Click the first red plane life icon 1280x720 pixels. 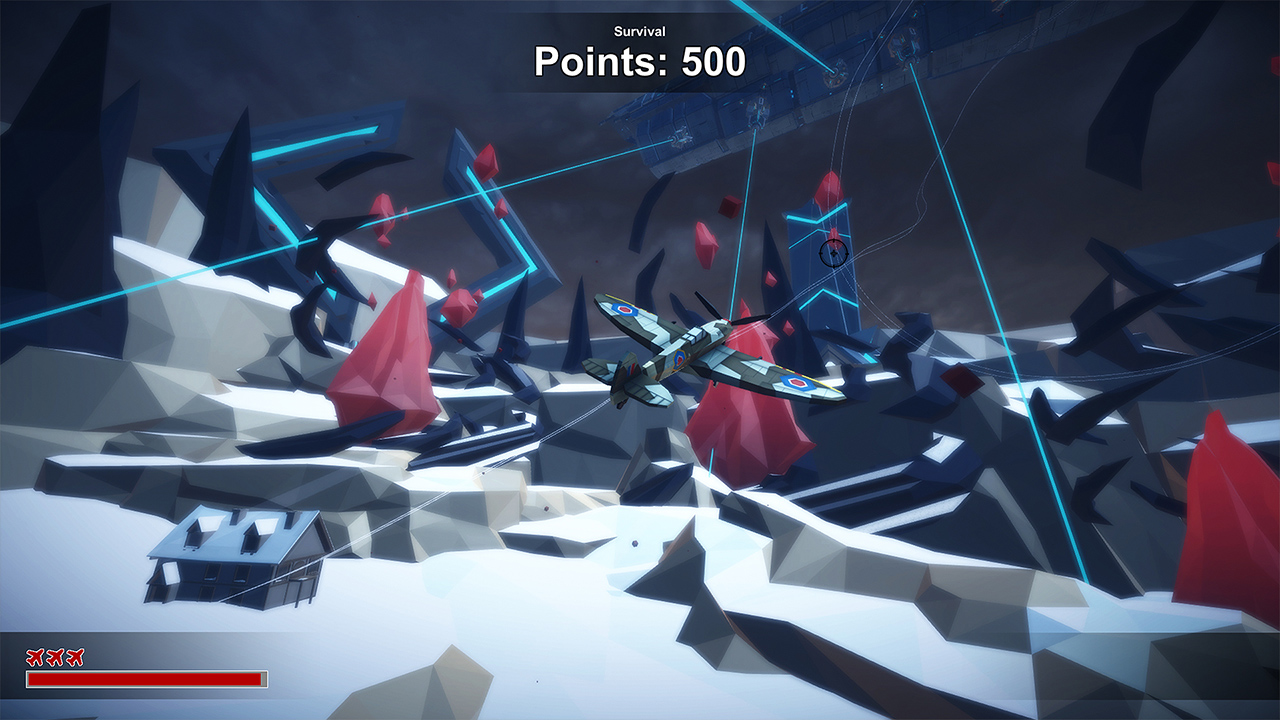35,657
